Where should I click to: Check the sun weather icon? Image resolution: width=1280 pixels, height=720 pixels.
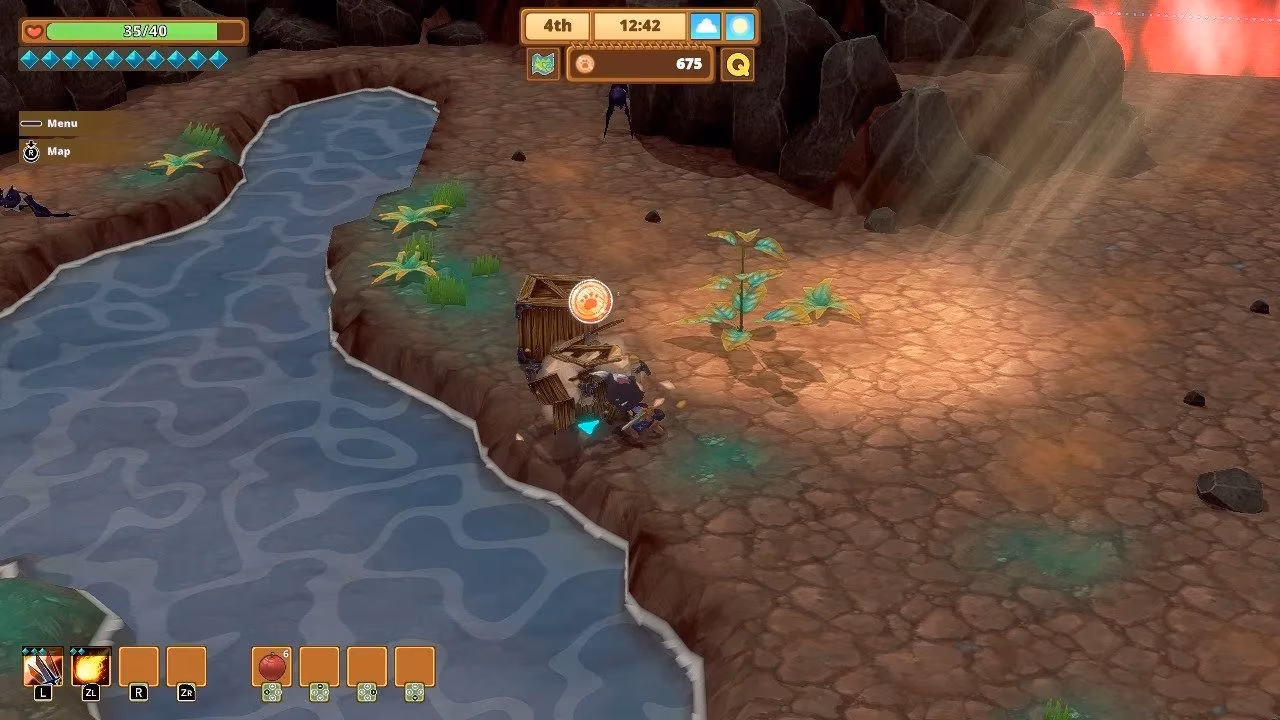[740, 26]
